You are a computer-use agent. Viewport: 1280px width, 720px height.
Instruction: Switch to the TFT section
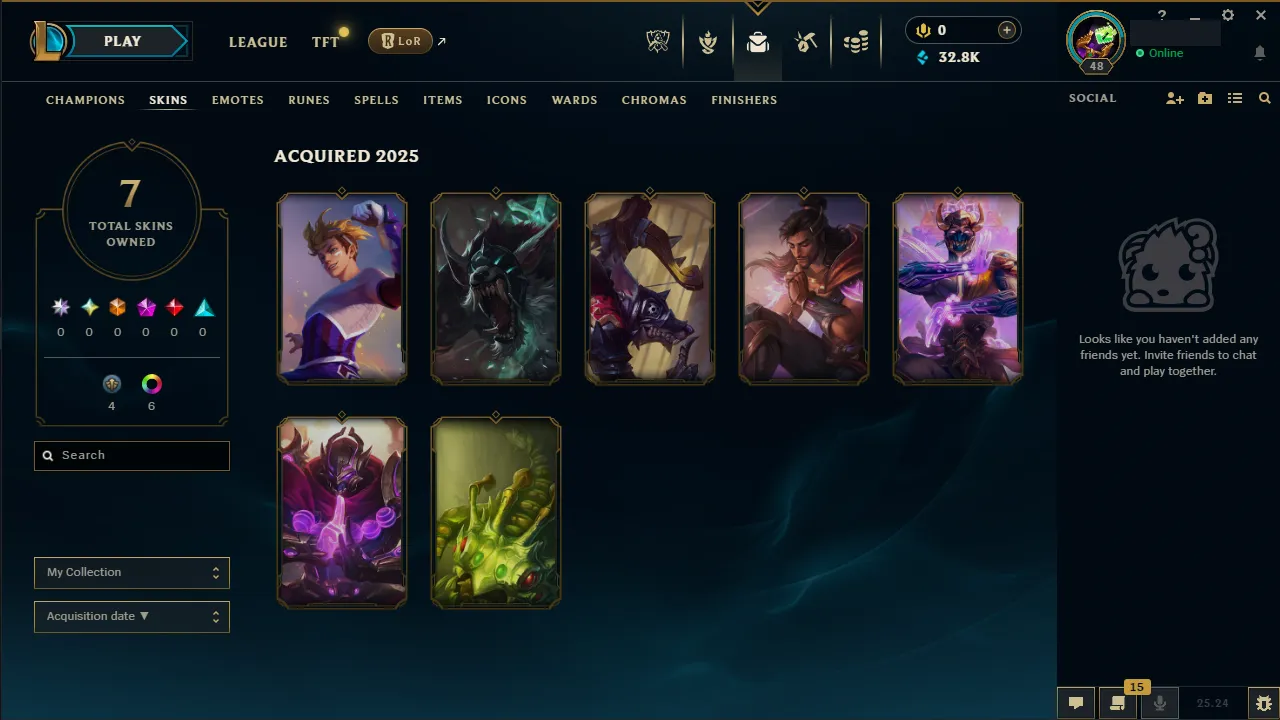324,42
